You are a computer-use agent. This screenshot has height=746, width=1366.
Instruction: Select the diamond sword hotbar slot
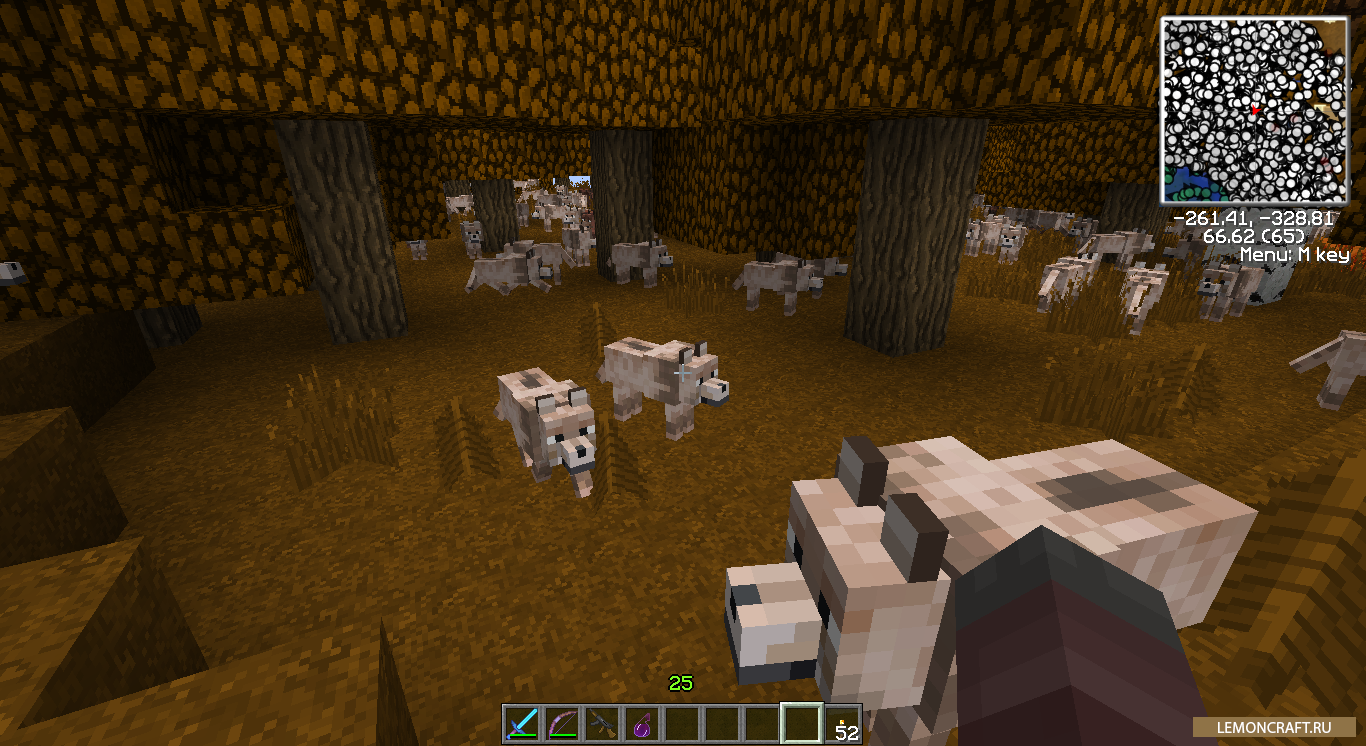(x=521, y=724)
